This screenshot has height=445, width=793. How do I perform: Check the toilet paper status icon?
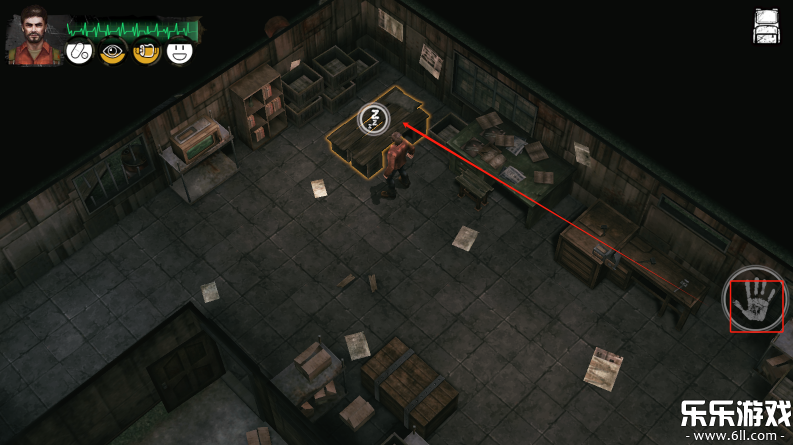coord(146,51)
